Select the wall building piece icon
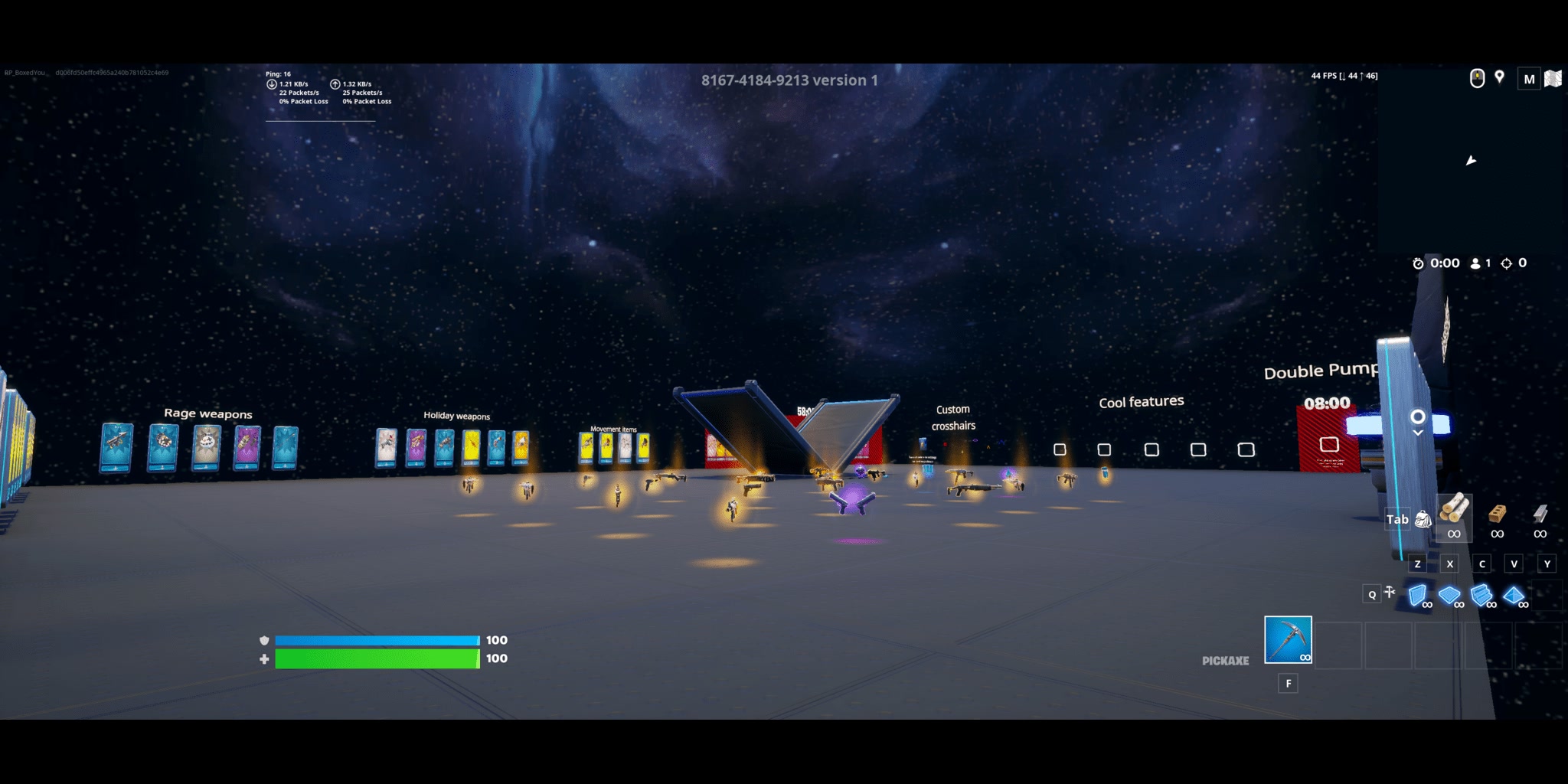This screenshot has width=1568, height=784. [x=1417, y=595]
